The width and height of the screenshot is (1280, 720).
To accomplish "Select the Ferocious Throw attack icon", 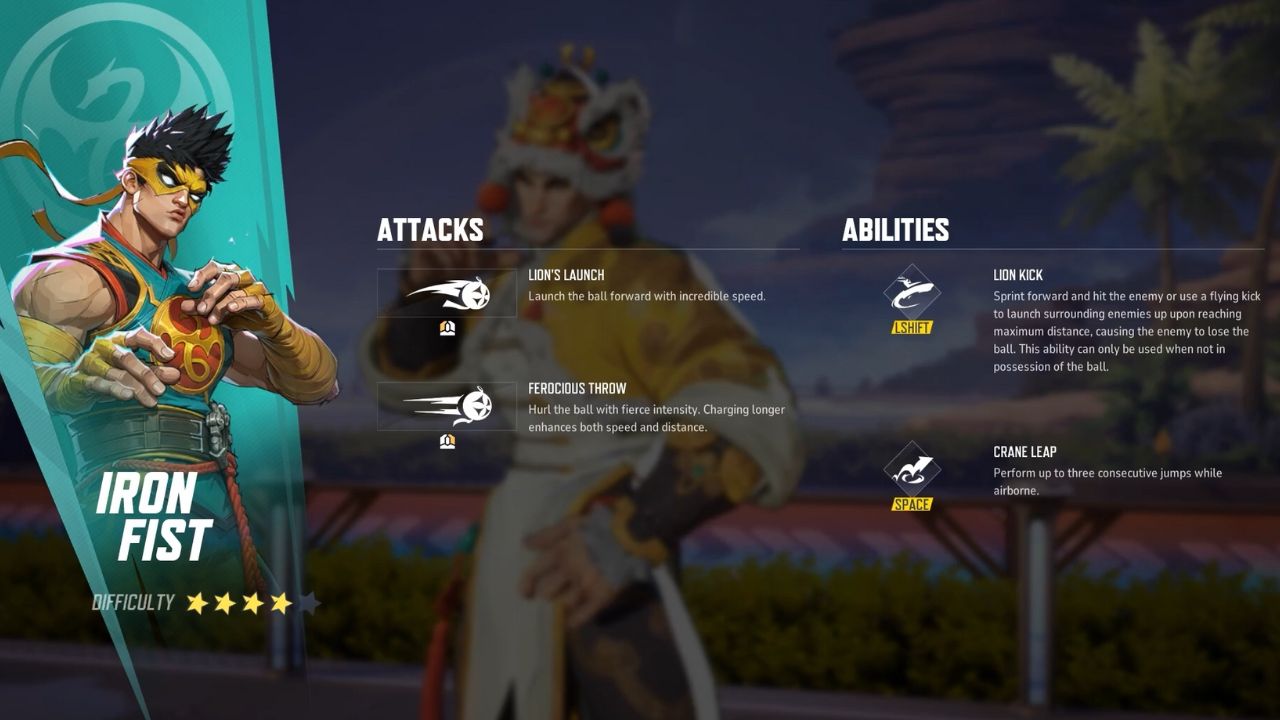I will click(447, 408).
